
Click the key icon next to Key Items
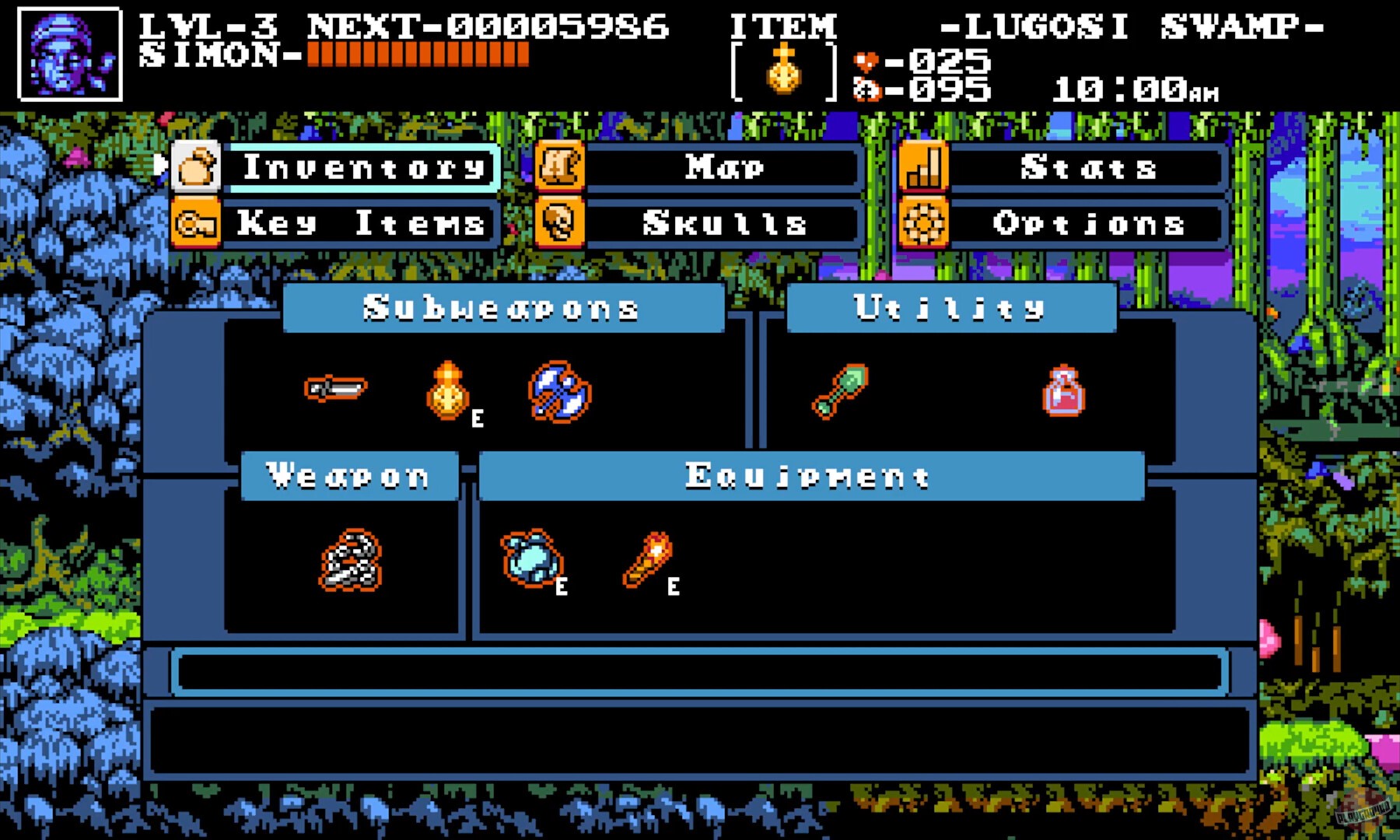pos(197,225)
